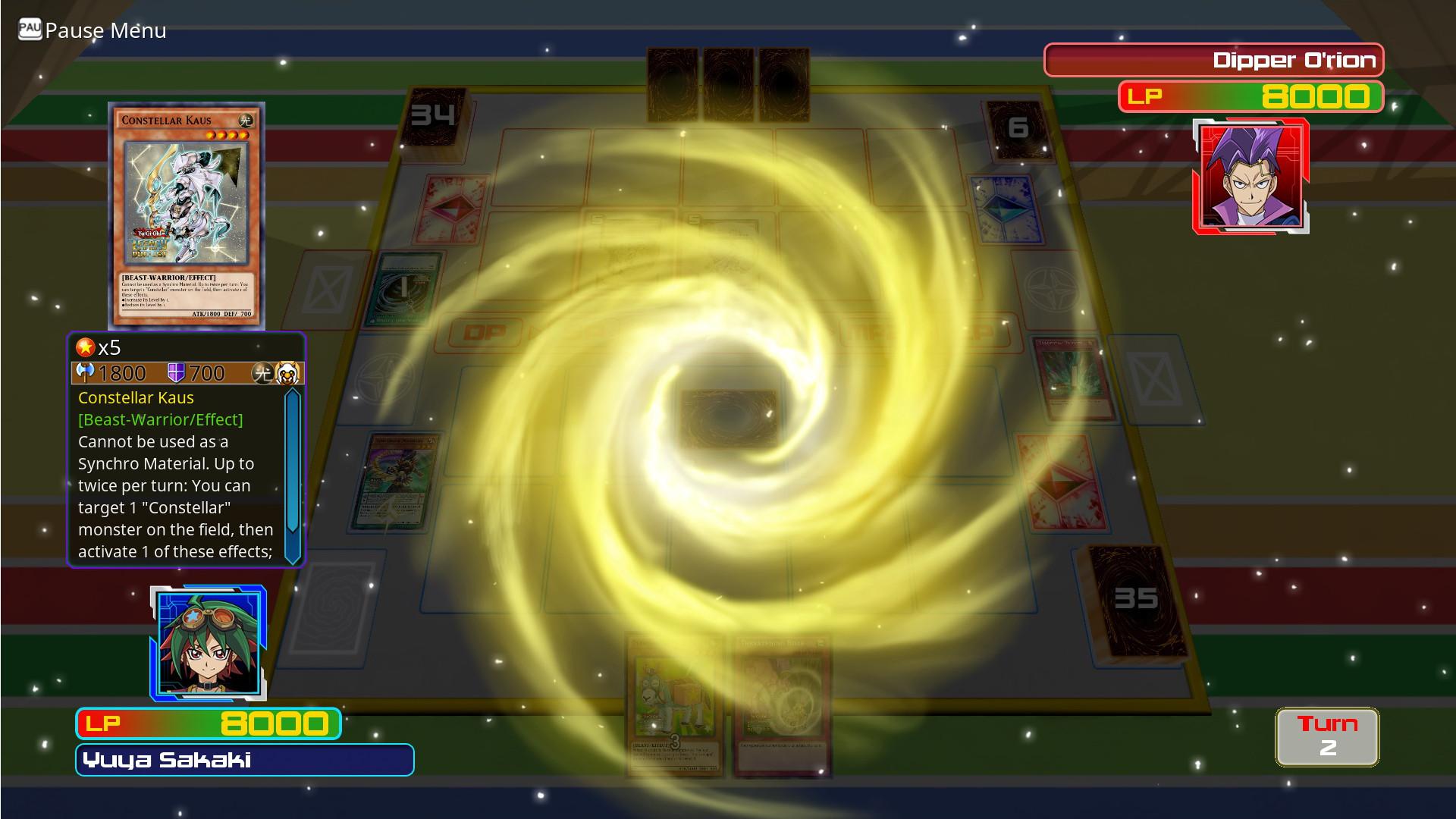This screenshot has width=1456, height=819.
Task: Click the Turn 2 indicator
Action: (1327, 736)
